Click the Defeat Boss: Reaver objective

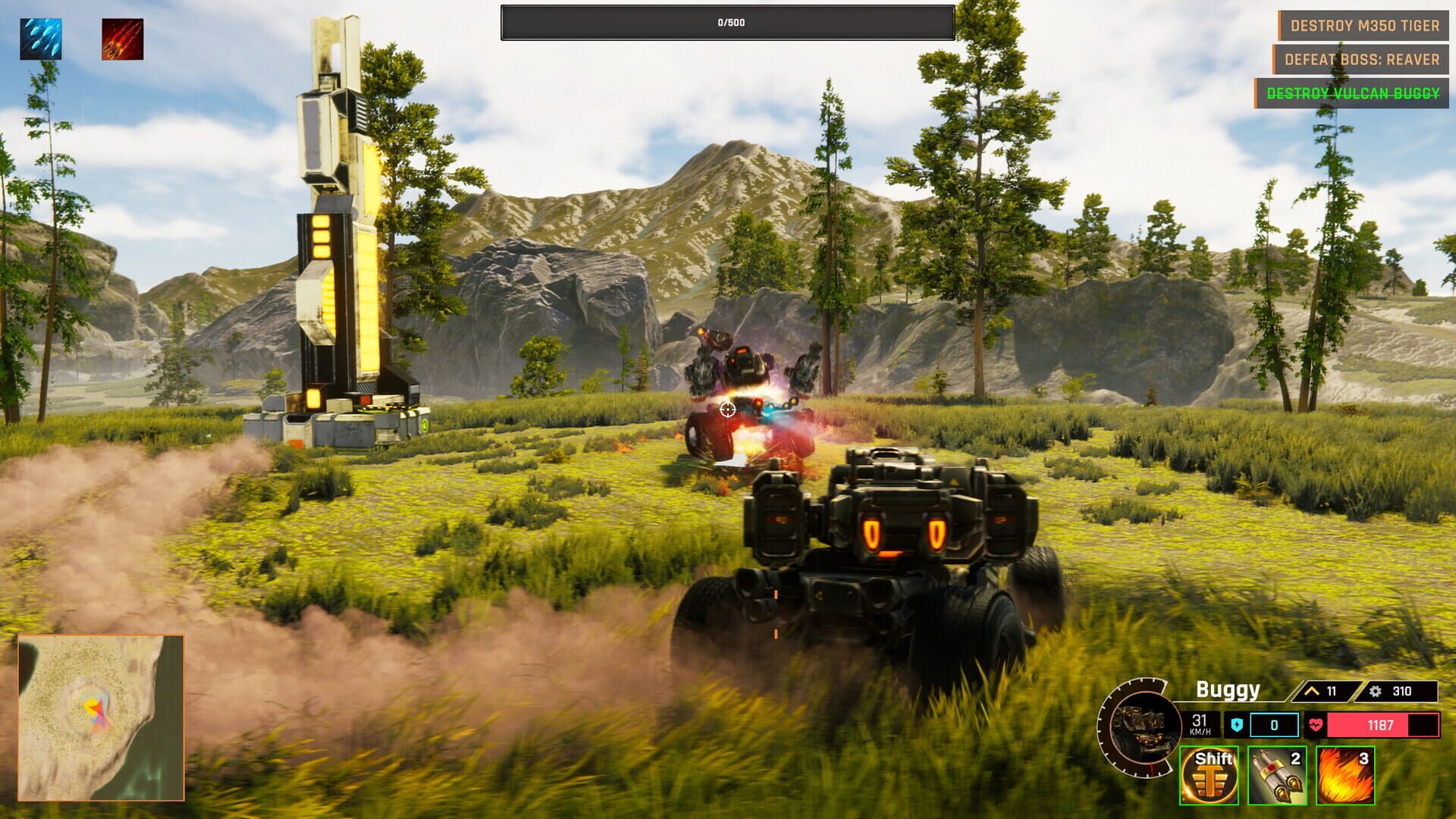click(1361, 60)
